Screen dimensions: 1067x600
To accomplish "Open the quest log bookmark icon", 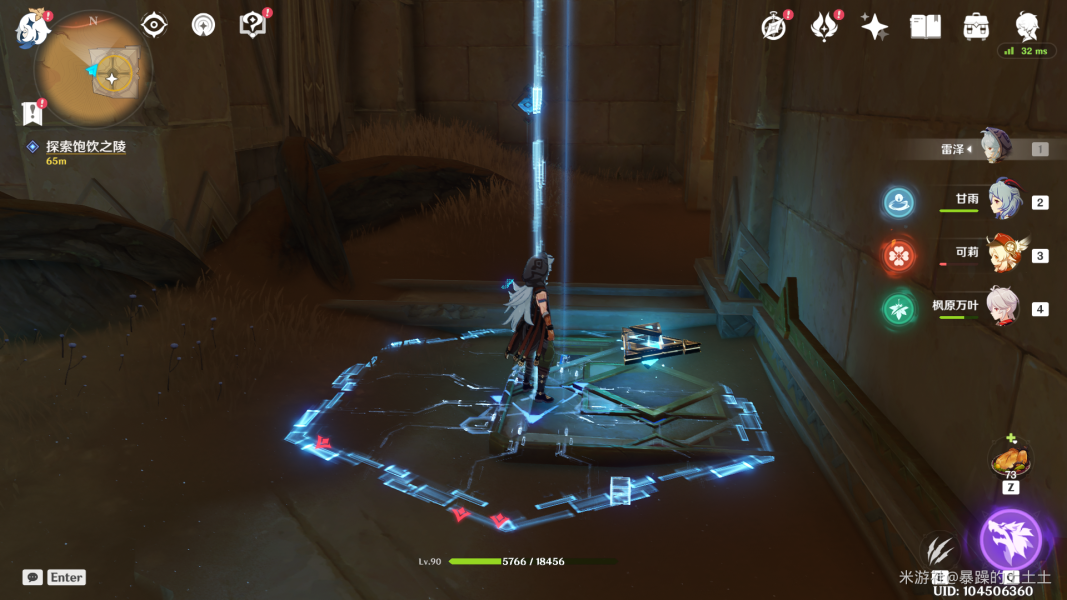I will tap(33, 113).
